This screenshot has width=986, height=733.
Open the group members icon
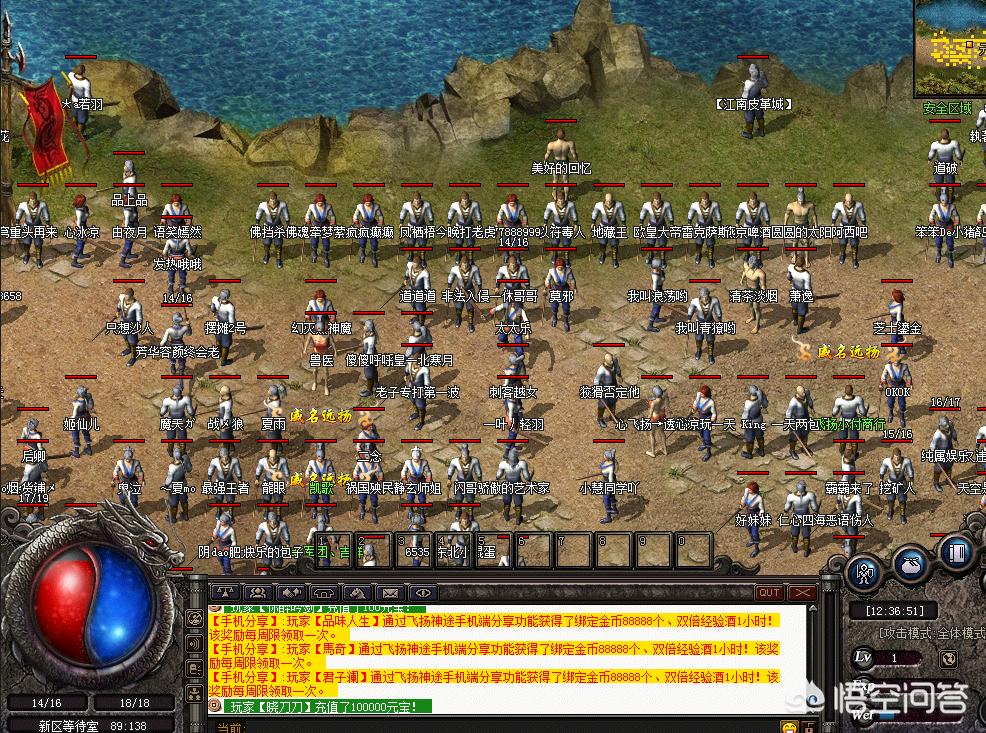pos(258,592)
